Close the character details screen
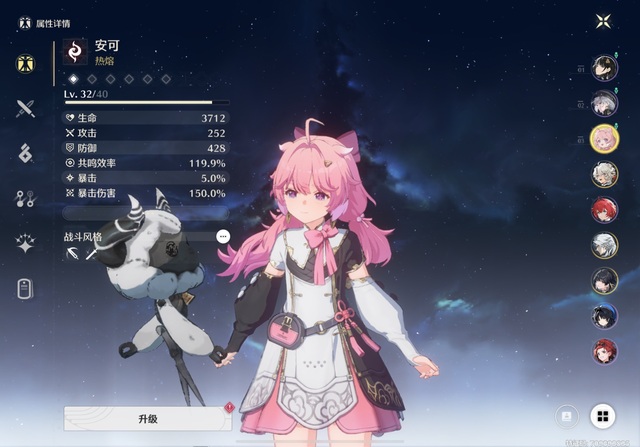The height and width of the screenshot is (447, 640). tap(603, 21)
